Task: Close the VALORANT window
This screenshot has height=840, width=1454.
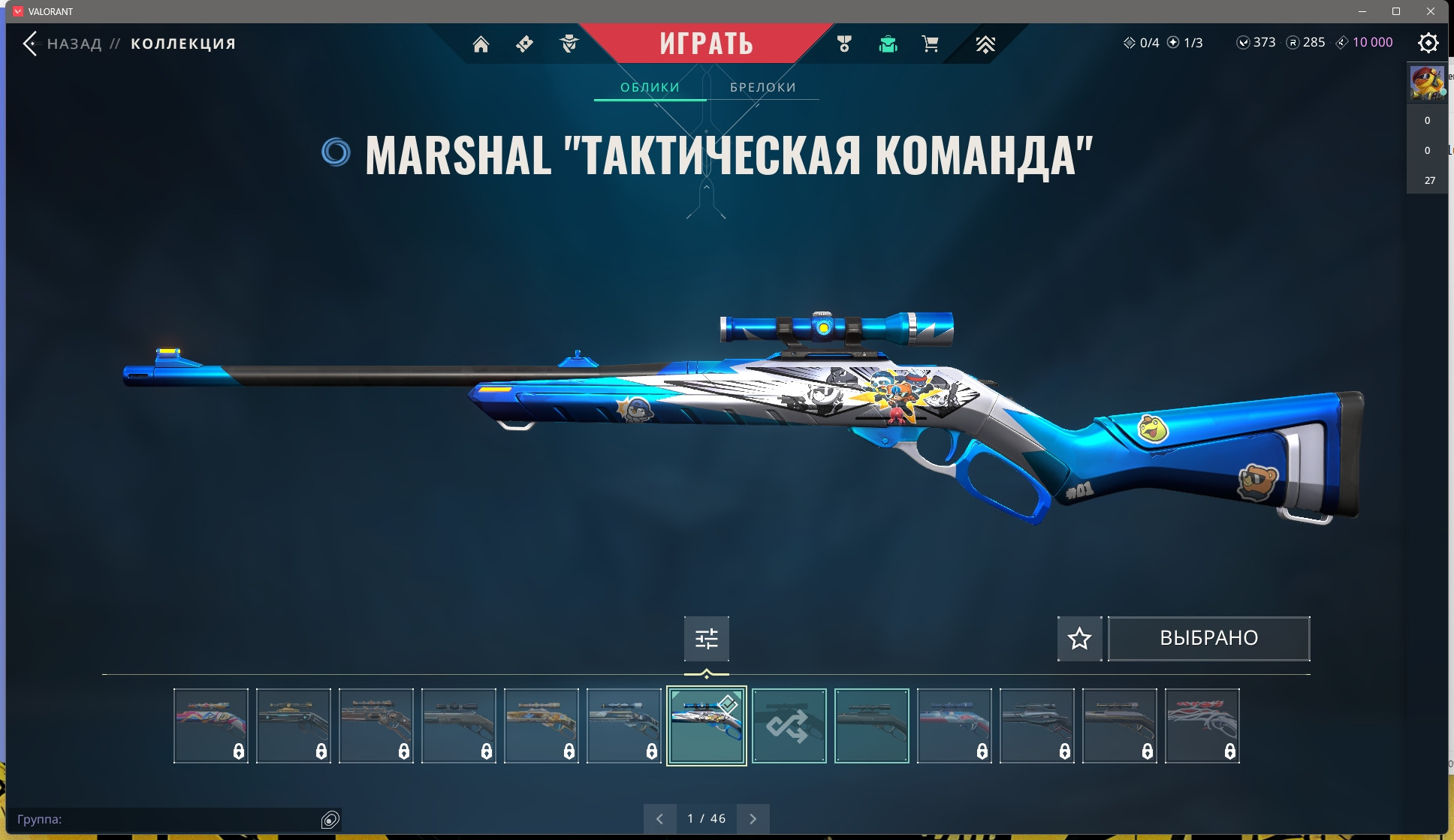Action: click(1431, 11)
